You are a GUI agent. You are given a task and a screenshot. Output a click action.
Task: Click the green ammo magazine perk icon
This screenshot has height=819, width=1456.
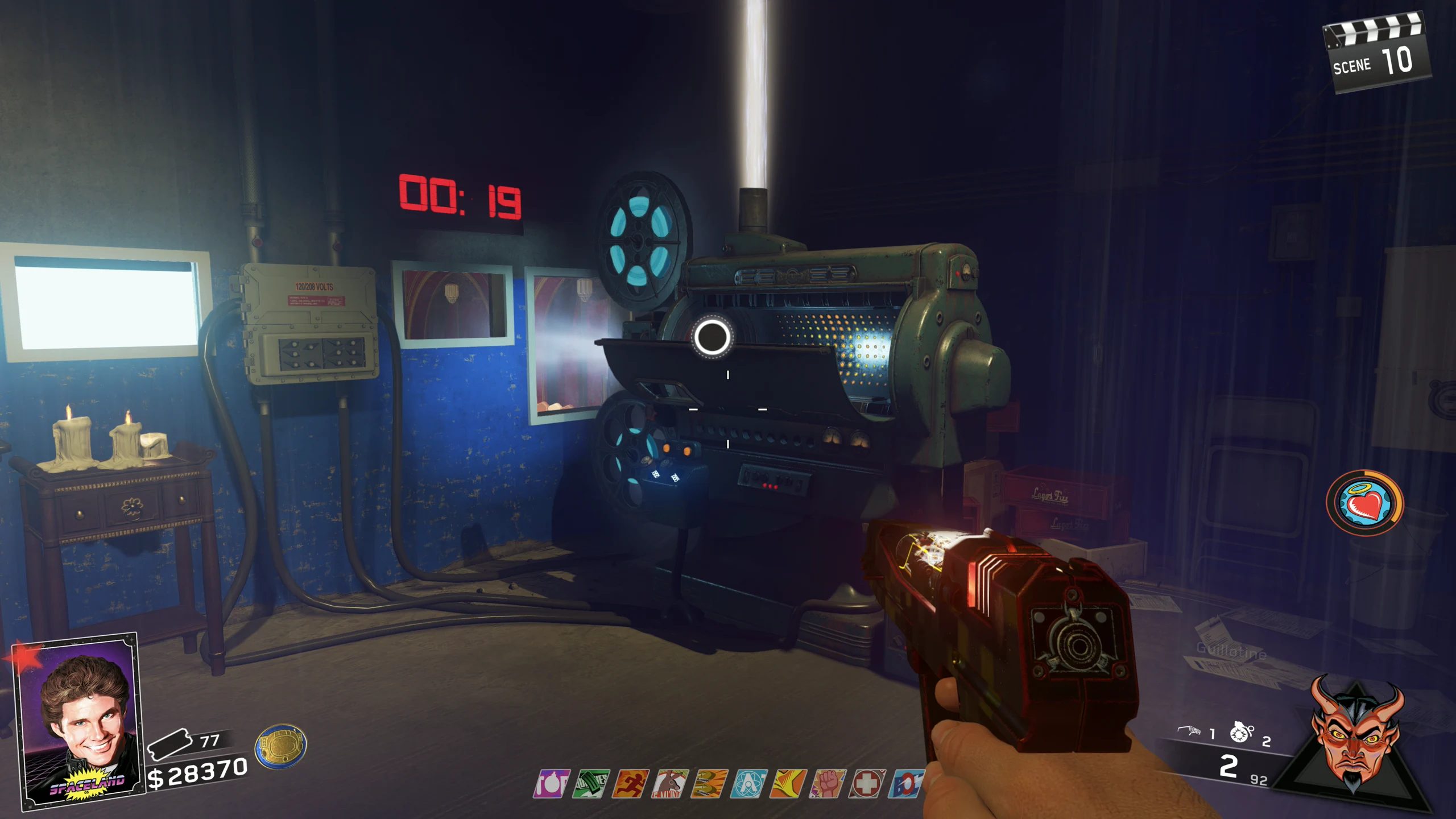tap(591, 784)
